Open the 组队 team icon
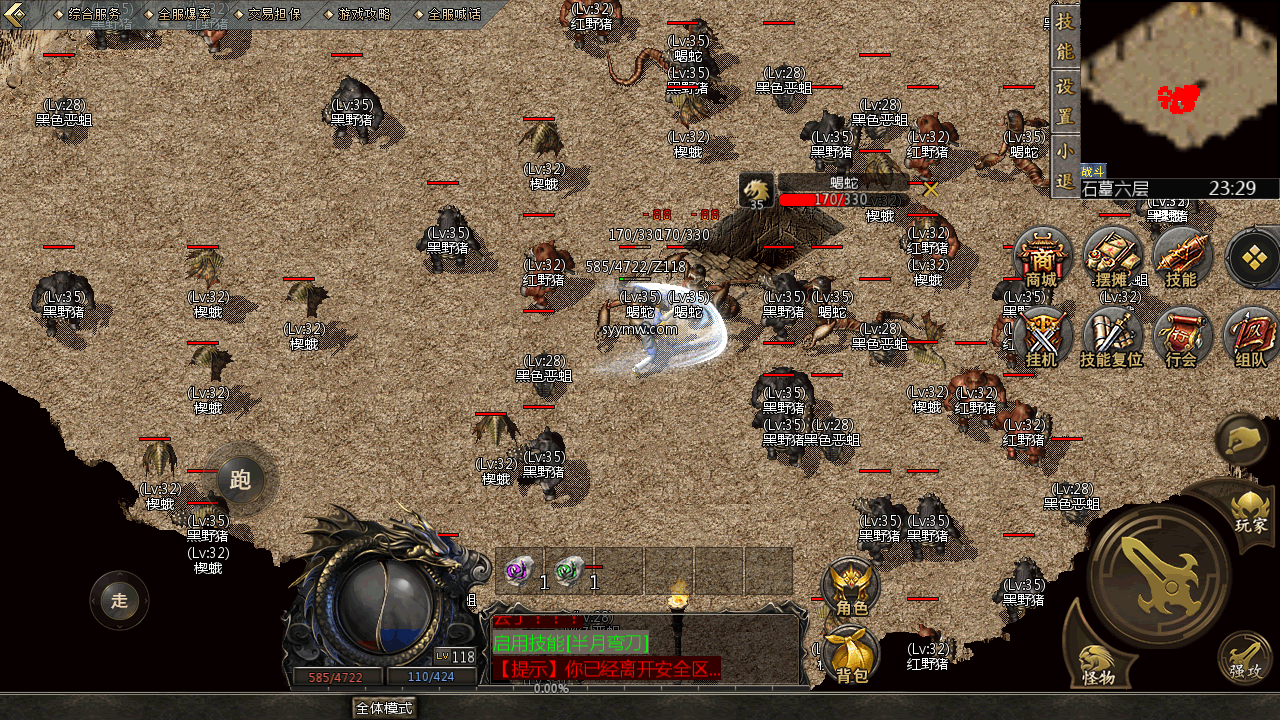The height and width of the screenshot is (720, 1280). coord(1250,336)
